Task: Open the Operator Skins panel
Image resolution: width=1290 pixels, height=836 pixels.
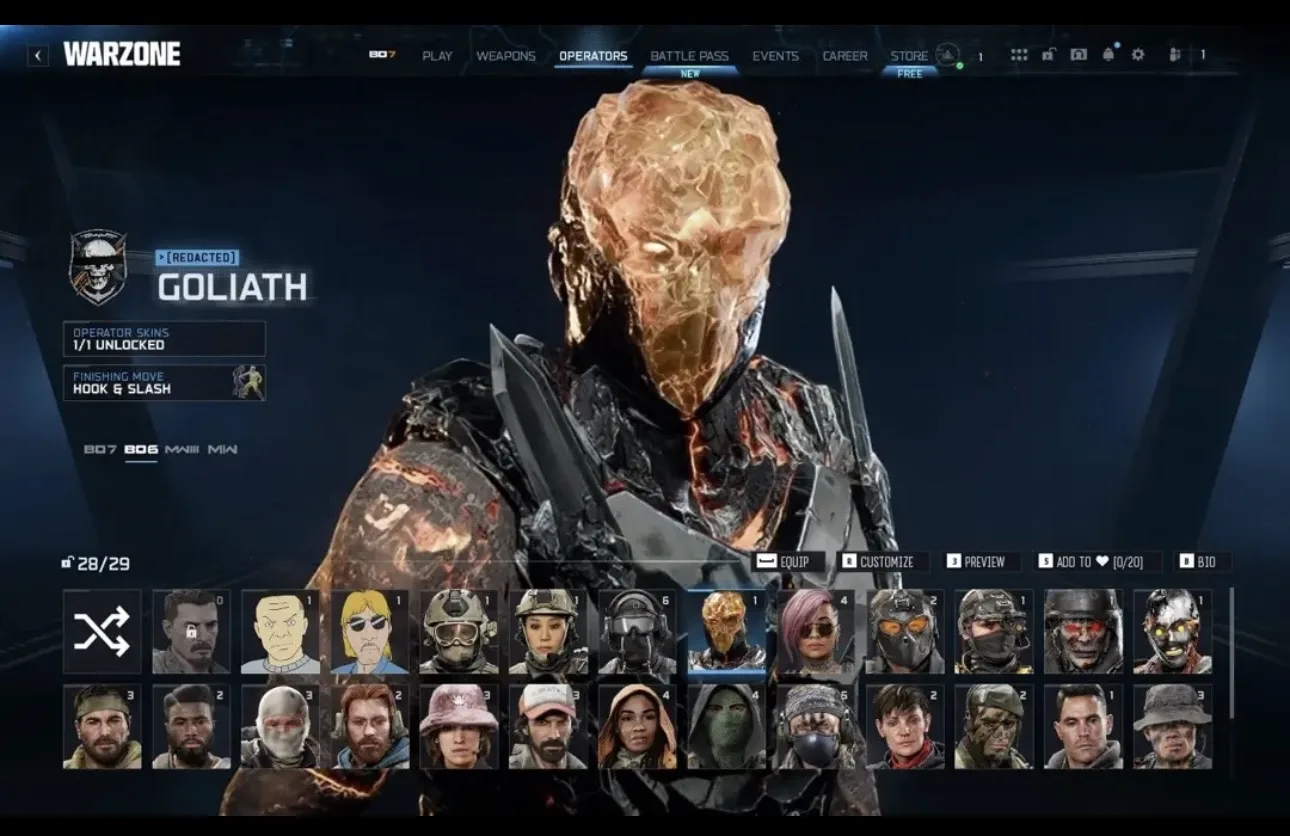Action: pos(164,339)
